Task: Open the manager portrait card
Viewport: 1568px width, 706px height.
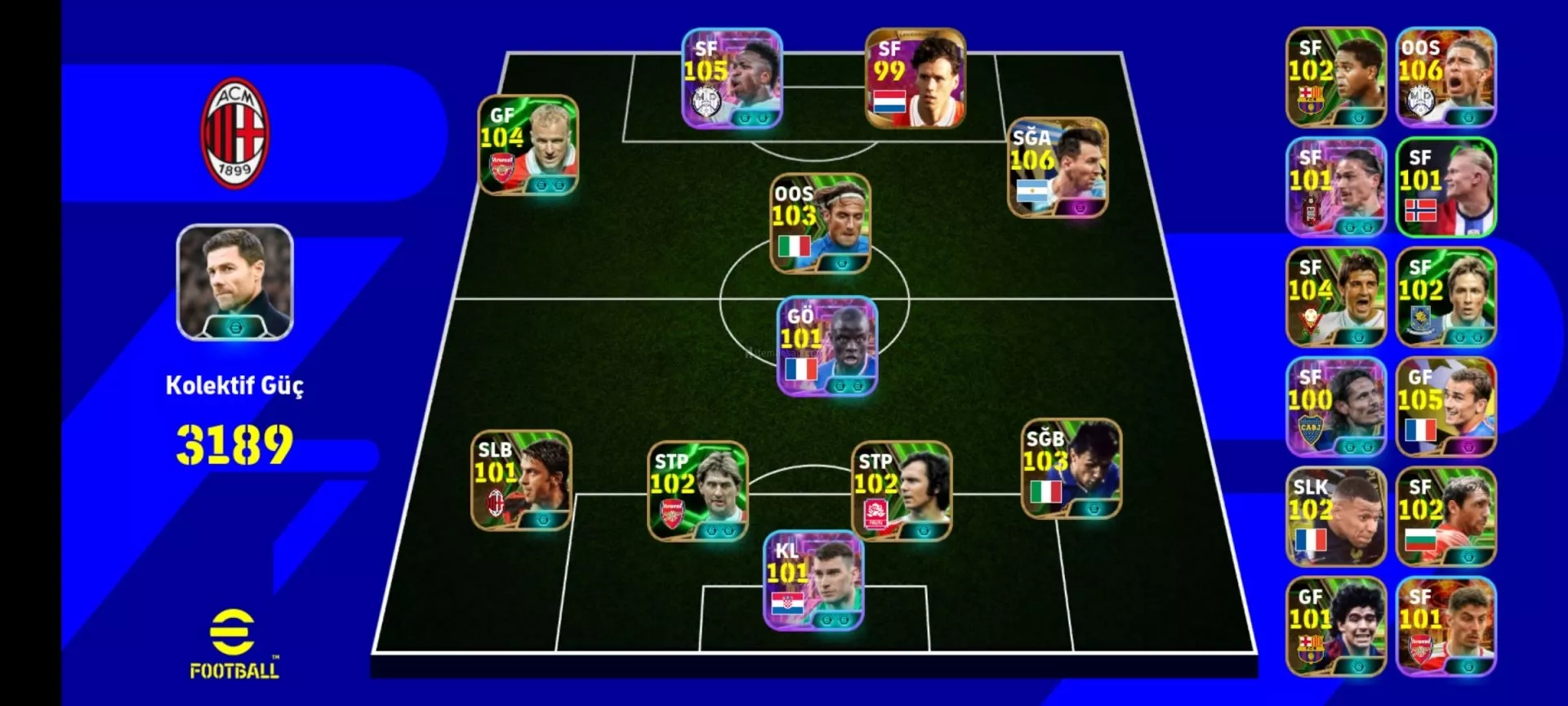Action: 235,282
